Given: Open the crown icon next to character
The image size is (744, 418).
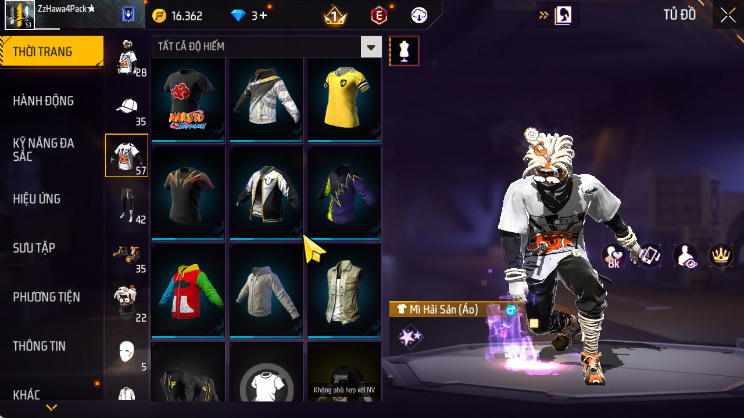Looking at the screenshot, I should coord(718,256).
